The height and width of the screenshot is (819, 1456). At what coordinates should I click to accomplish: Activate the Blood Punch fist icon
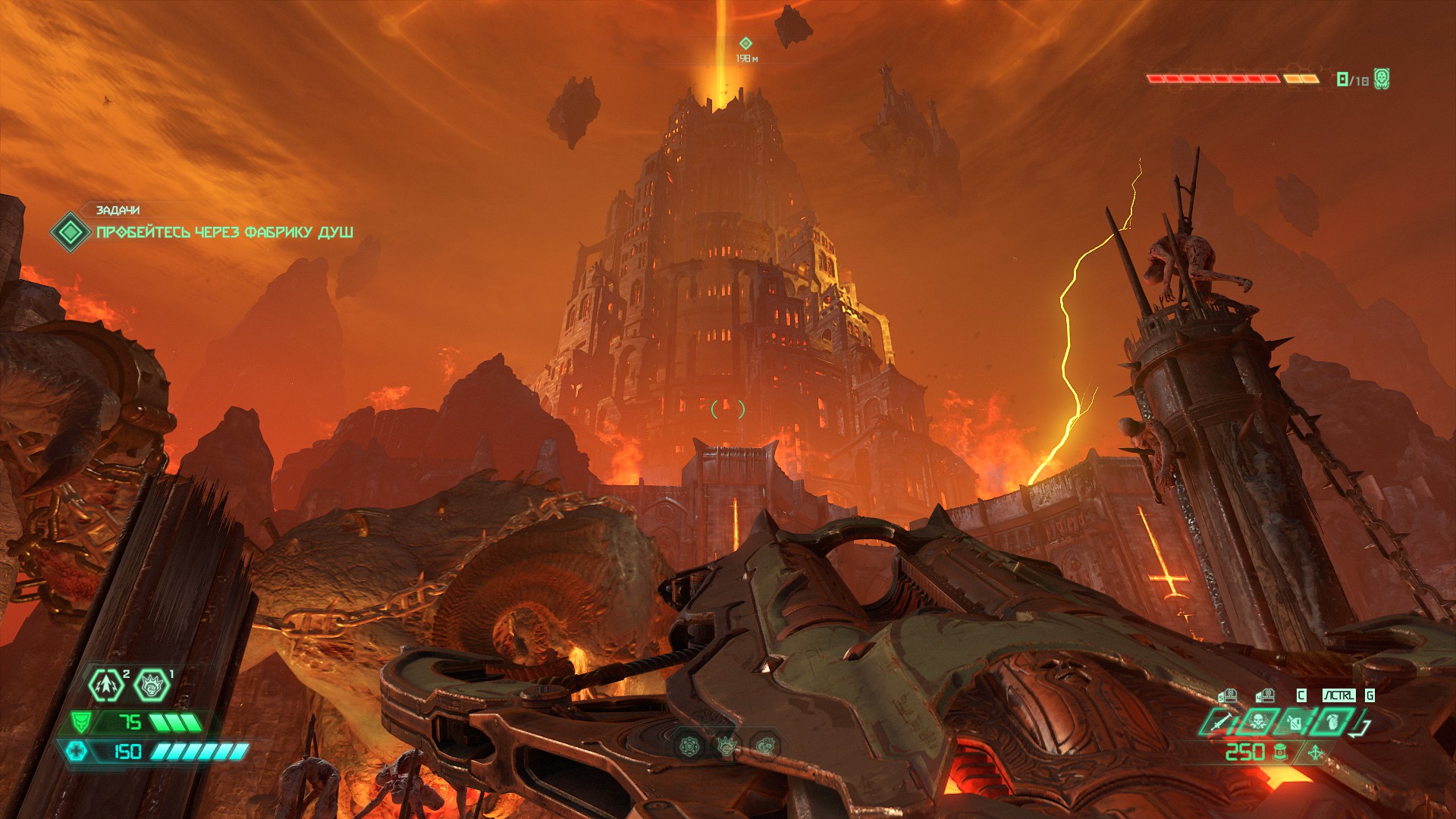coord(152,686)
